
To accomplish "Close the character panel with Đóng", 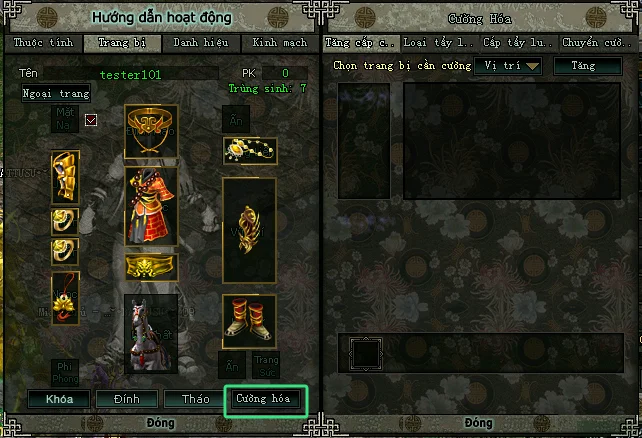I will pyautogui.click(x=160, y=425).
